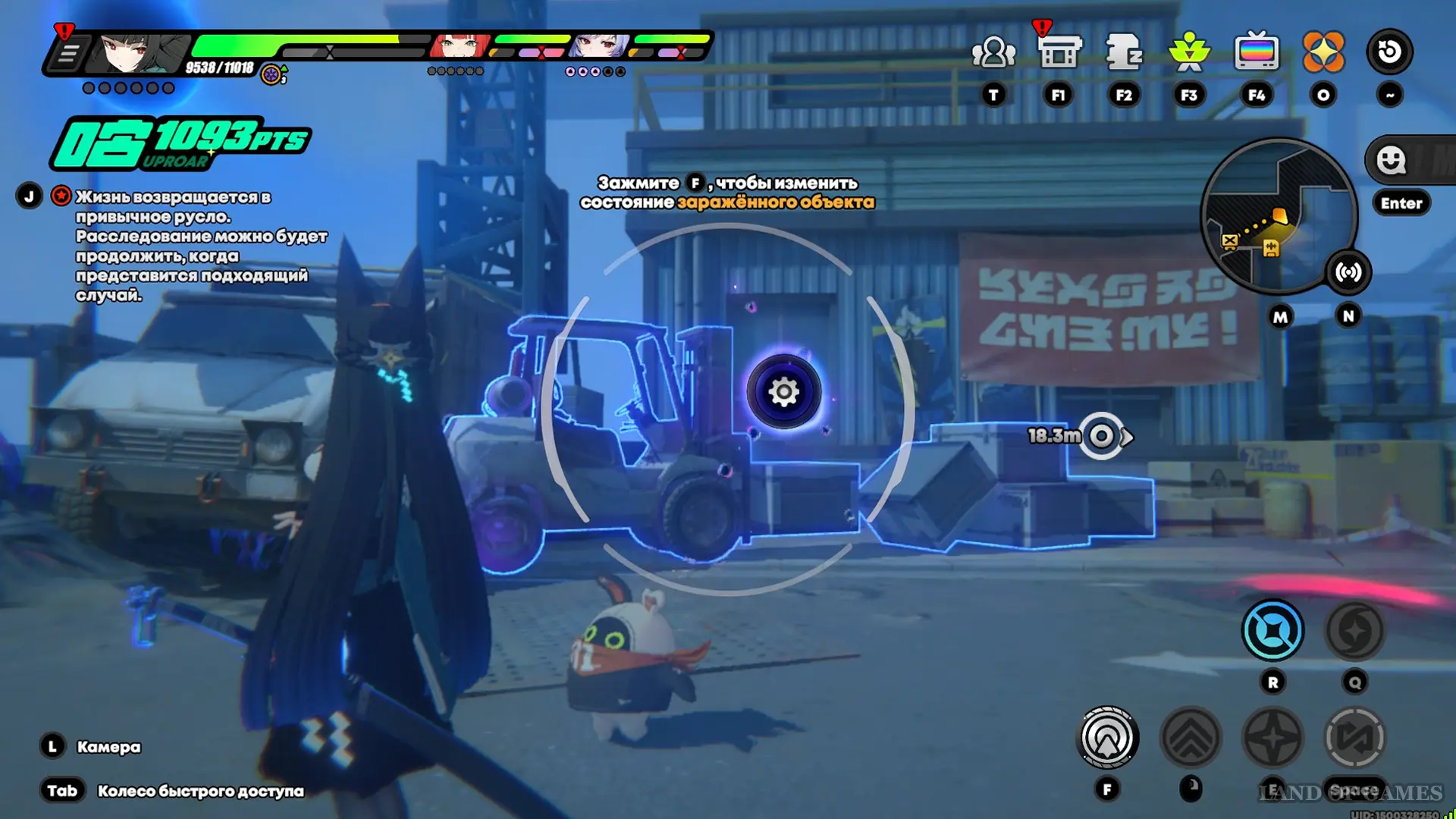The width and height of the screenshot is (1456, 819).
Task: Activate the glowing blue crossed-circle skill
Action: (x=1272, y=630)
